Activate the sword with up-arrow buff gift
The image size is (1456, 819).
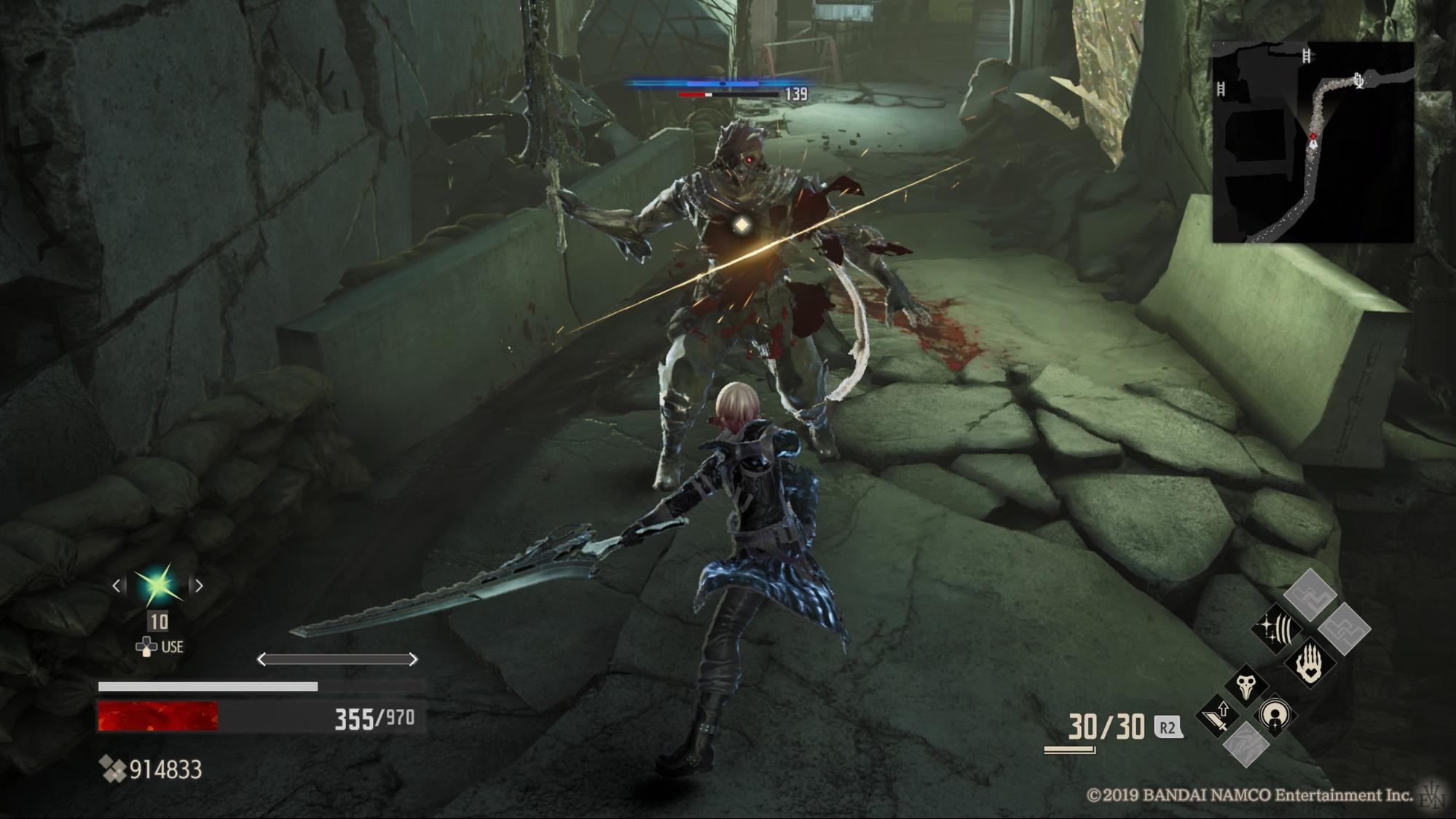pyautogui.click(x=1218, y=716)
